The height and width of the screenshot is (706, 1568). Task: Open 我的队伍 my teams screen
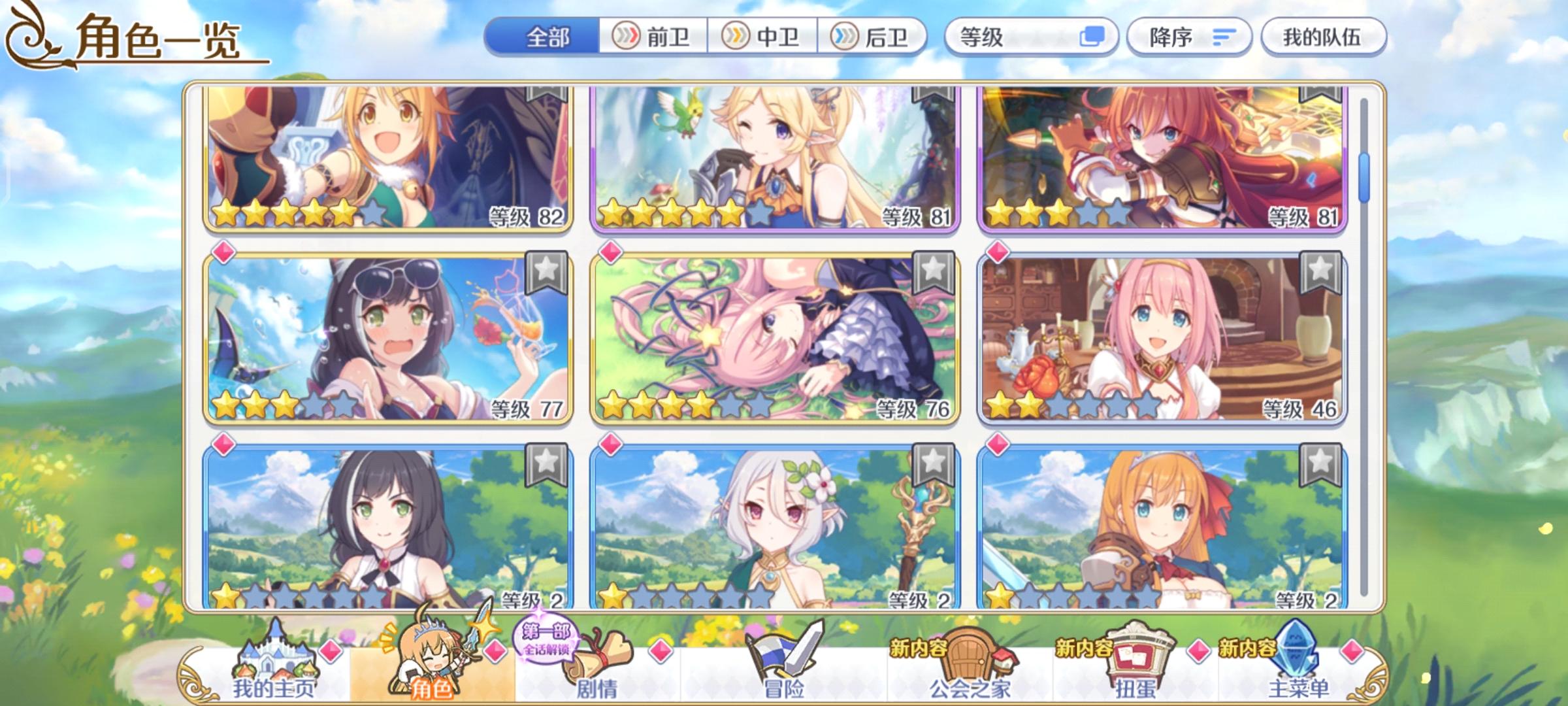coord(1326,37)
